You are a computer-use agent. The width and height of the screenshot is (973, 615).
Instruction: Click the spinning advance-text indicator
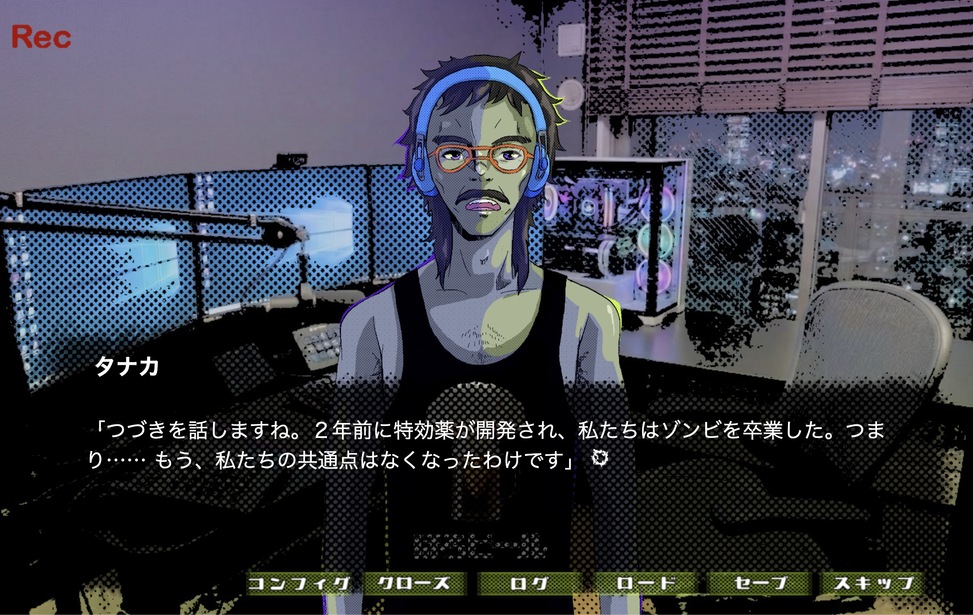600,458
